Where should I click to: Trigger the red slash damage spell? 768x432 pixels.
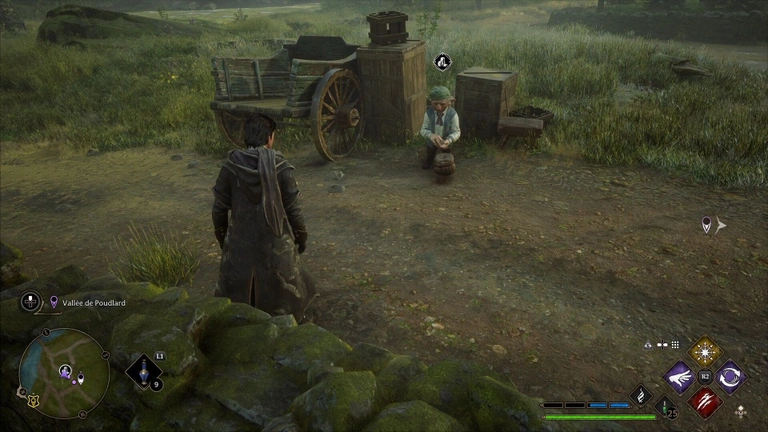705,402
